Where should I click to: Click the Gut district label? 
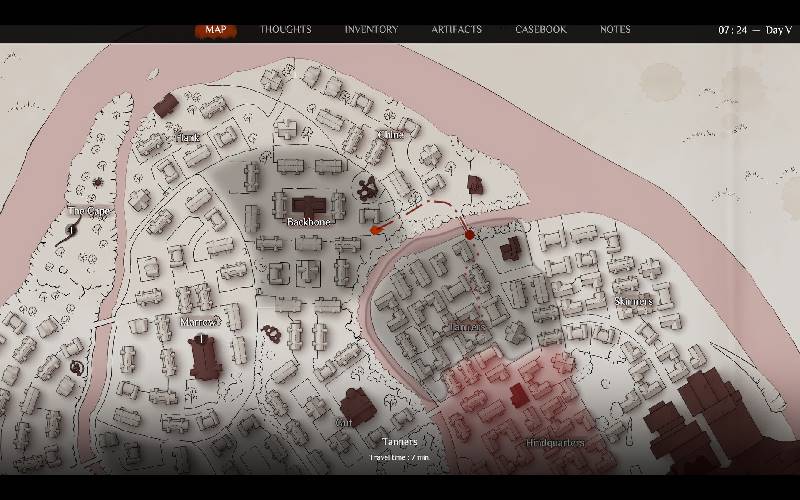(x=344, y=423)
